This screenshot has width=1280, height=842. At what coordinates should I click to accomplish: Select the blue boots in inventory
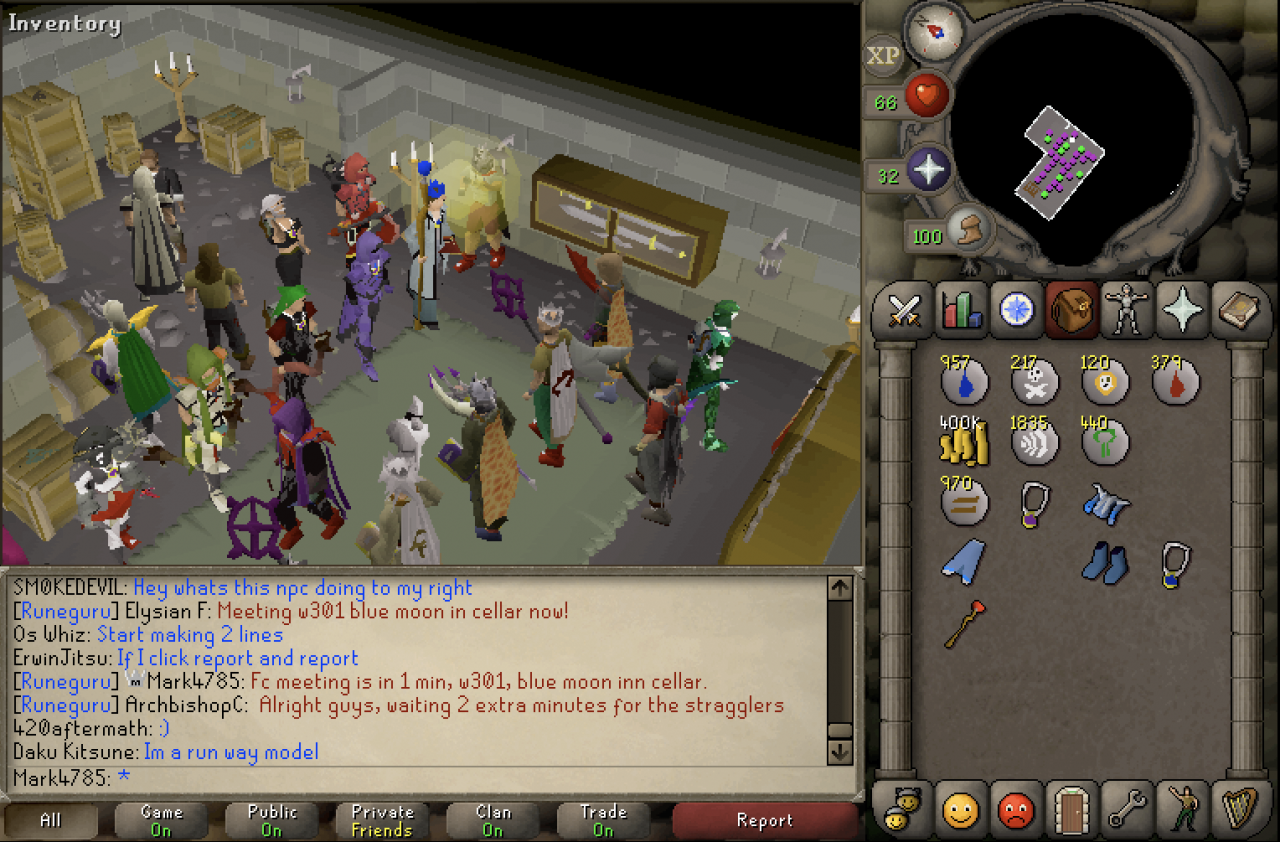tap(1104, 563)
